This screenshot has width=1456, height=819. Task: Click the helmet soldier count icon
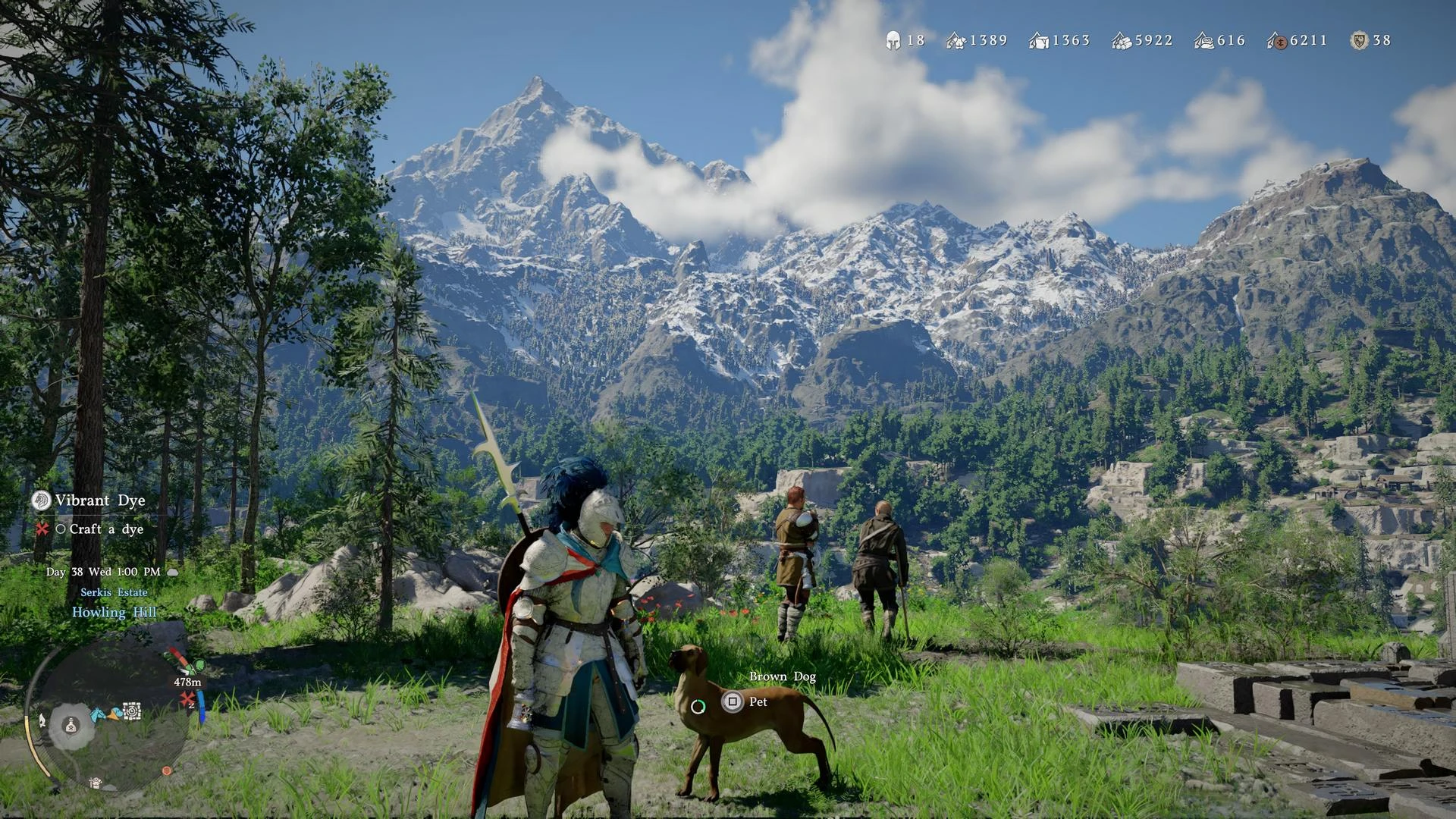coord(893,41)
